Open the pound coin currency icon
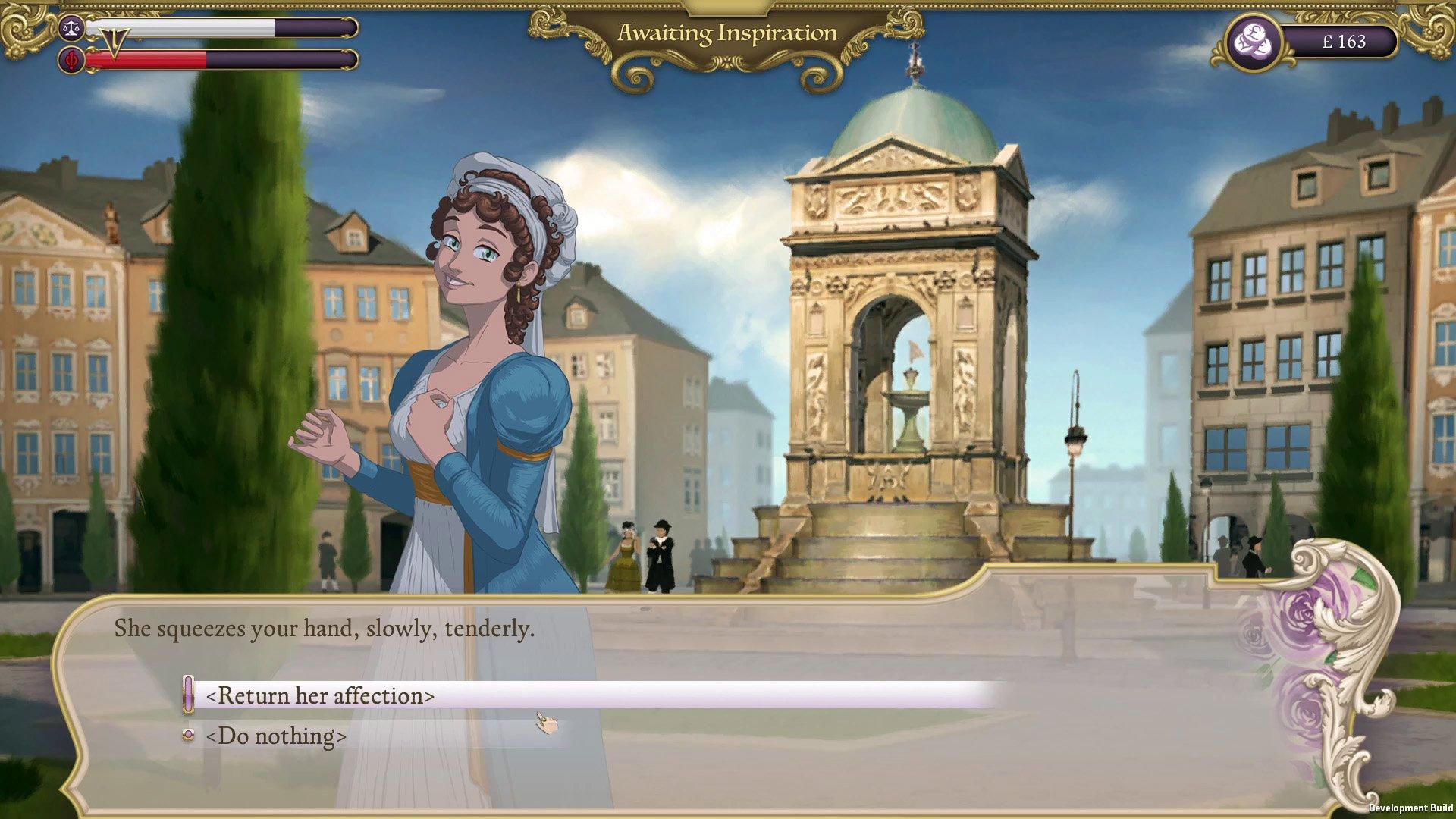The image size is (1456, 819). point(1254,42)
